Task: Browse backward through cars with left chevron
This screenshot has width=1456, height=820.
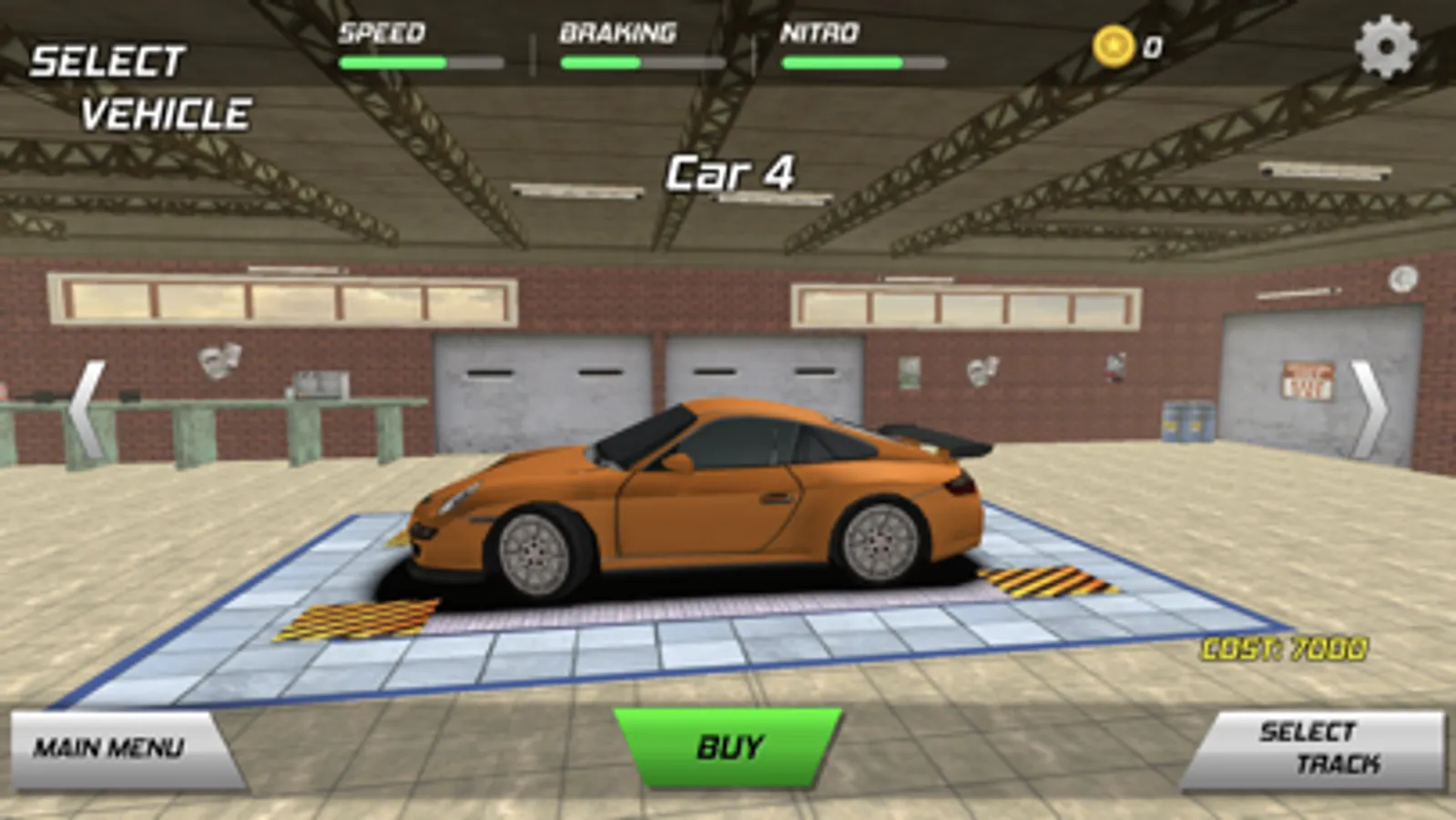Action: coord(87,409)
